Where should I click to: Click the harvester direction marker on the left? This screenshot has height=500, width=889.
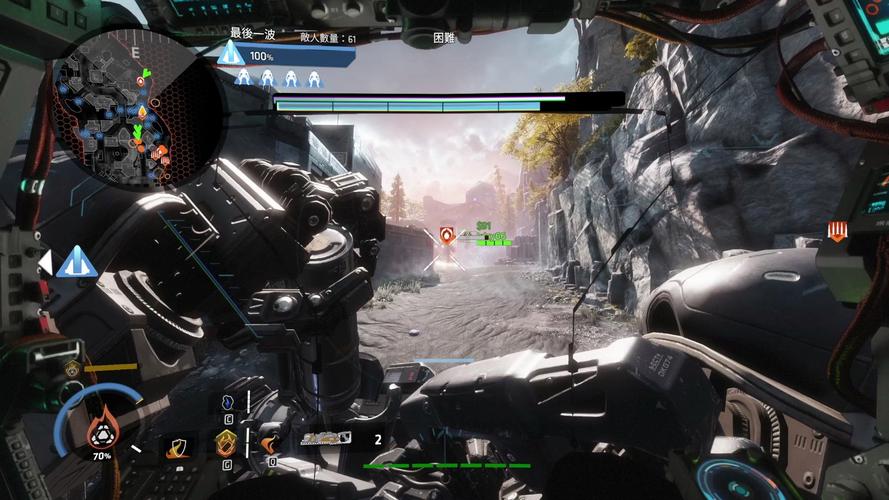point(75,263)
